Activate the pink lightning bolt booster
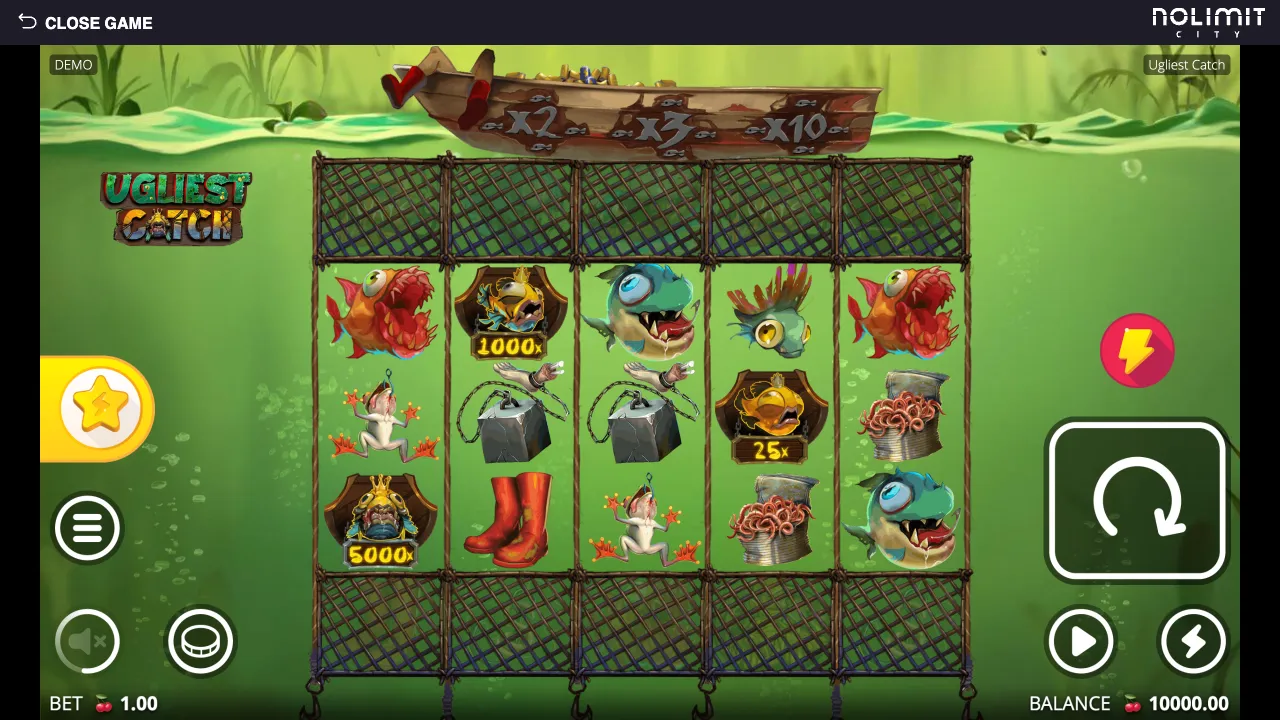This screenshot has height=720, width=1280. click(1137, 351)
